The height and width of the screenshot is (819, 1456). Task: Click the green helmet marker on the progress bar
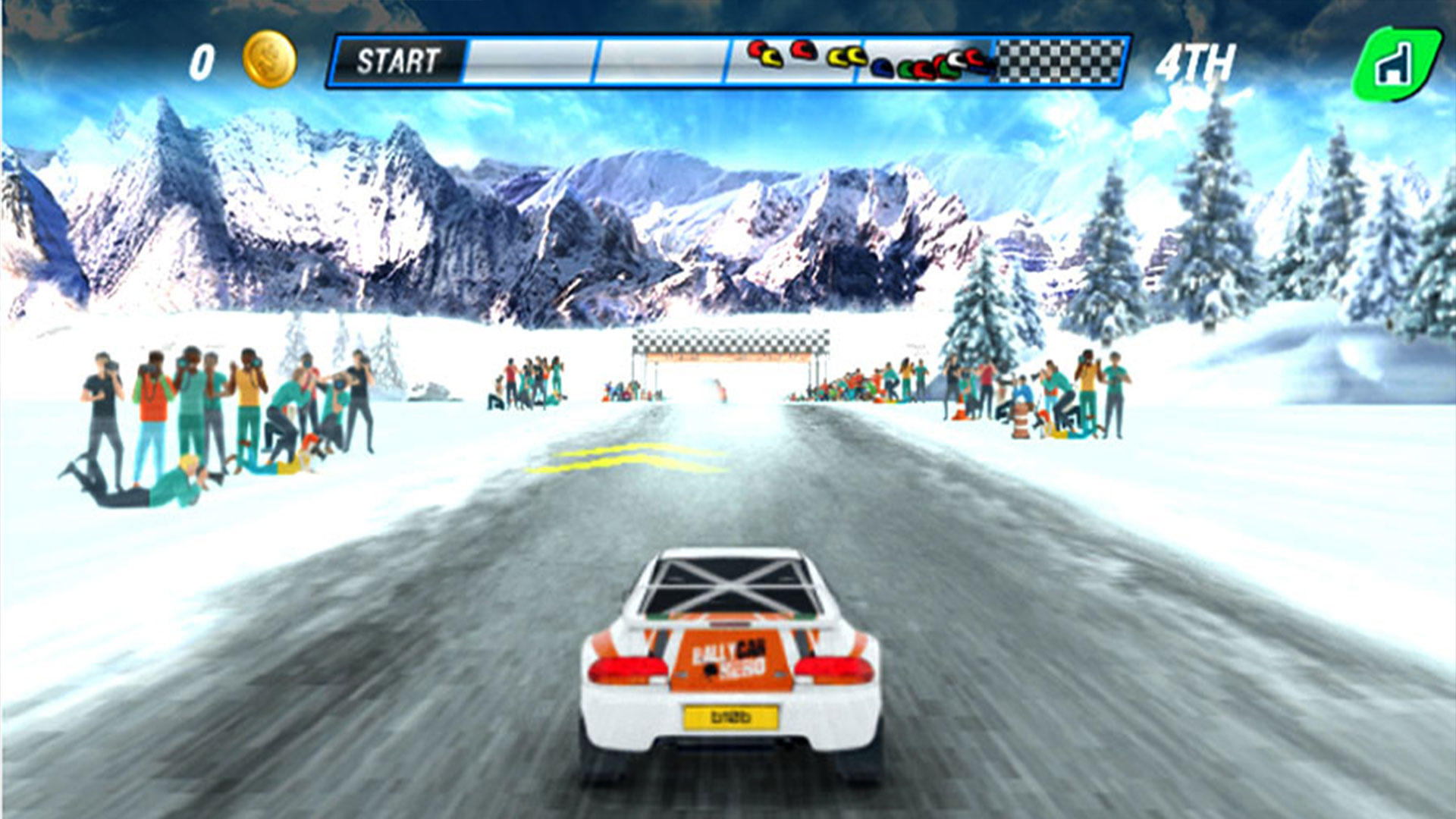coord(907,68)
